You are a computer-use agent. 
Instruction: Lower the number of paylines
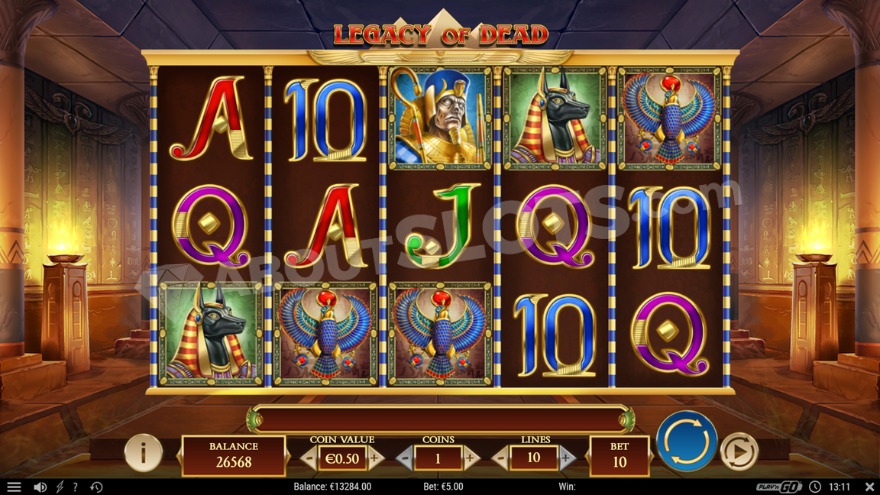[x=499, y=458]
